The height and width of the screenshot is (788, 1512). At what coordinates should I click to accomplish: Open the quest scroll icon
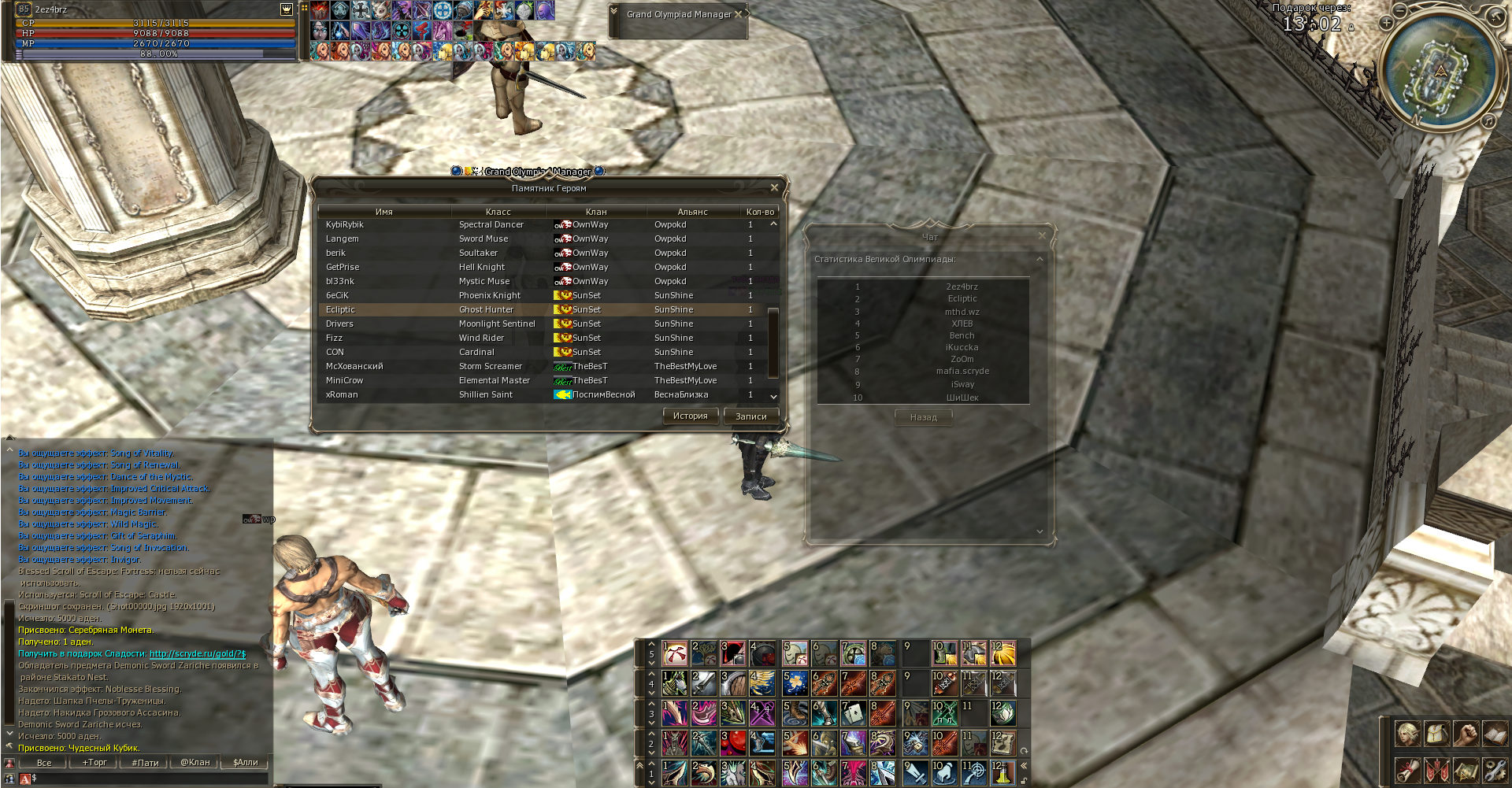1407,771
